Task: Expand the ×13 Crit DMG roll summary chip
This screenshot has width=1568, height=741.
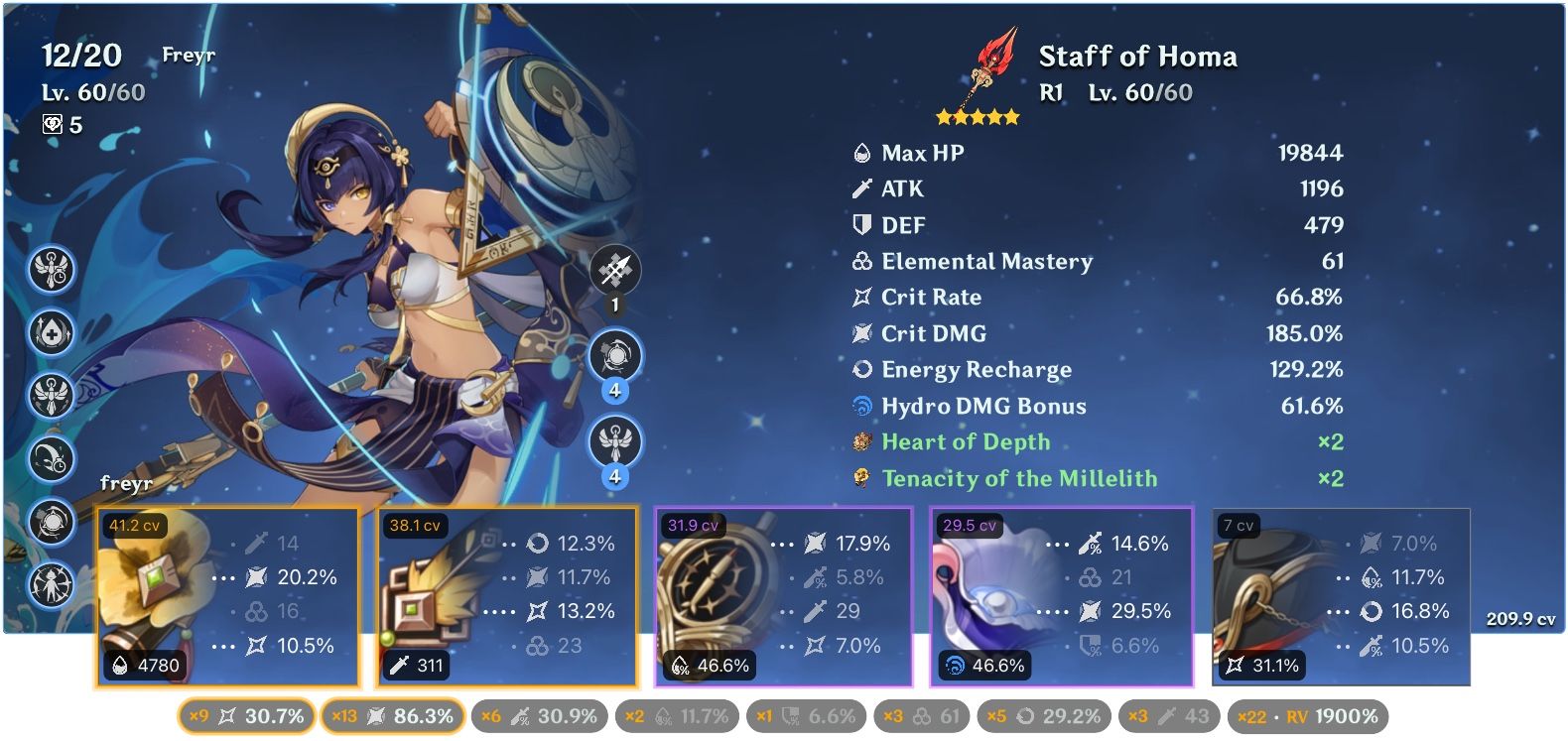Action: pyautogui.click(x=391, y=714)
